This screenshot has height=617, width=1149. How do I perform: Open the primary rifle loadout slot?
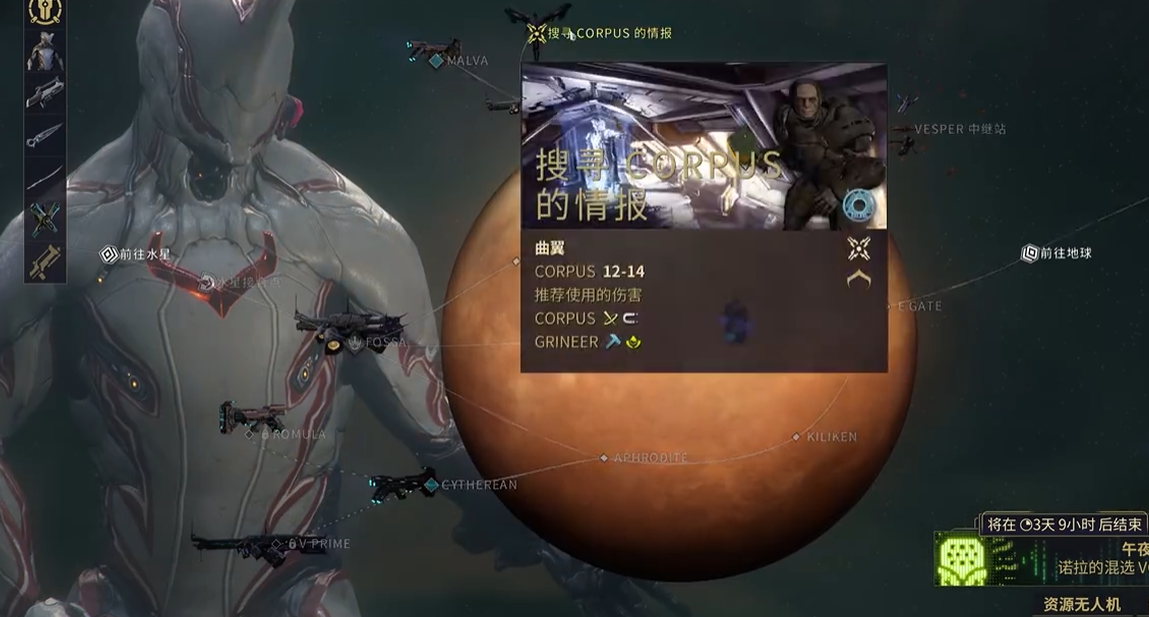click(44, 93)
